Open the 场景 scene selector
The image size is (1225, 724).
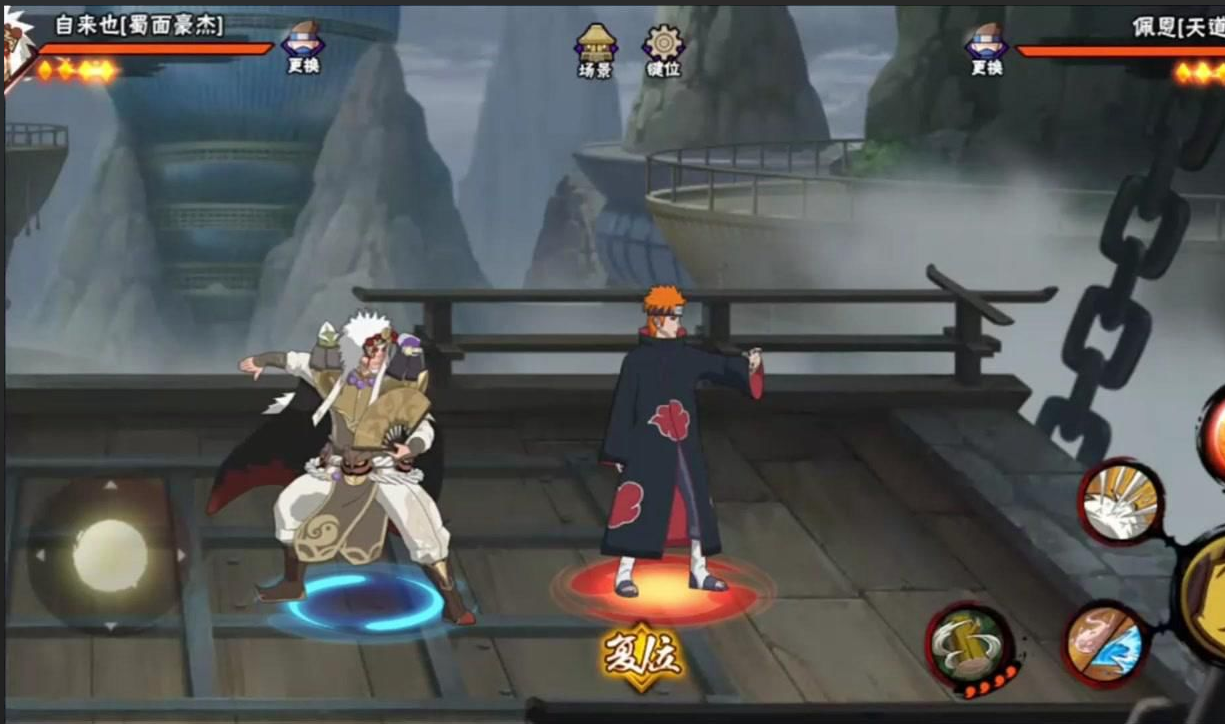(x=595, y=49)
